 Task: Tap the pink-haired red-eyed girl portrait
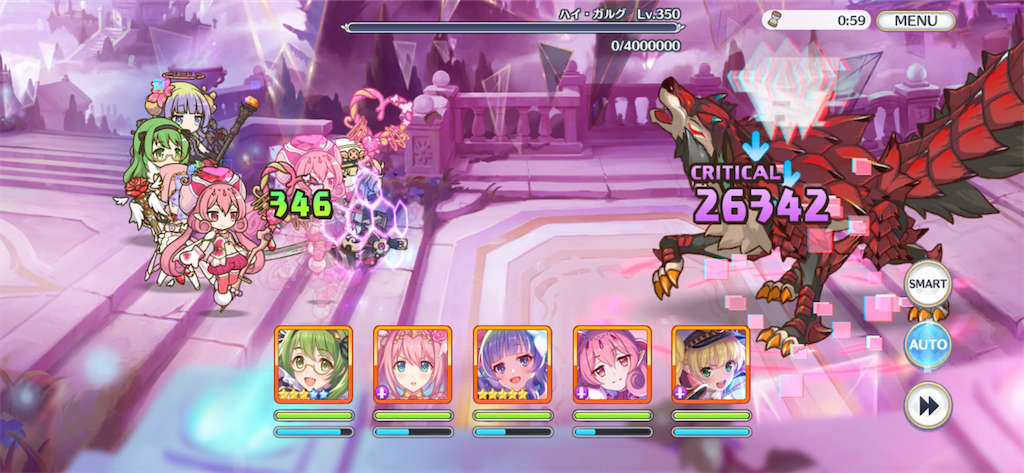(x=612, y=364)
